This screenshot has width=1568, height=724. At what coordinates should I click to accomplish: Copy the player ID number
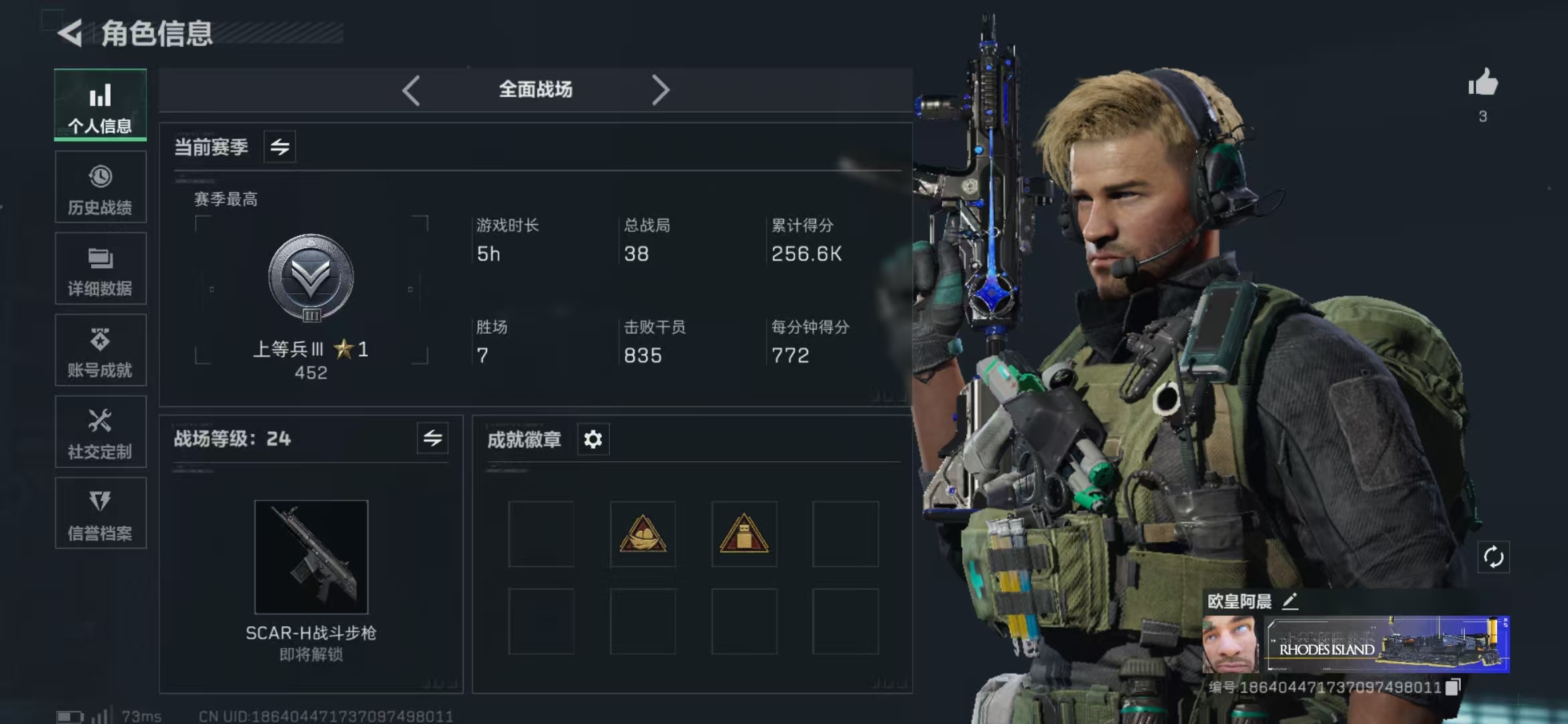1453,687
